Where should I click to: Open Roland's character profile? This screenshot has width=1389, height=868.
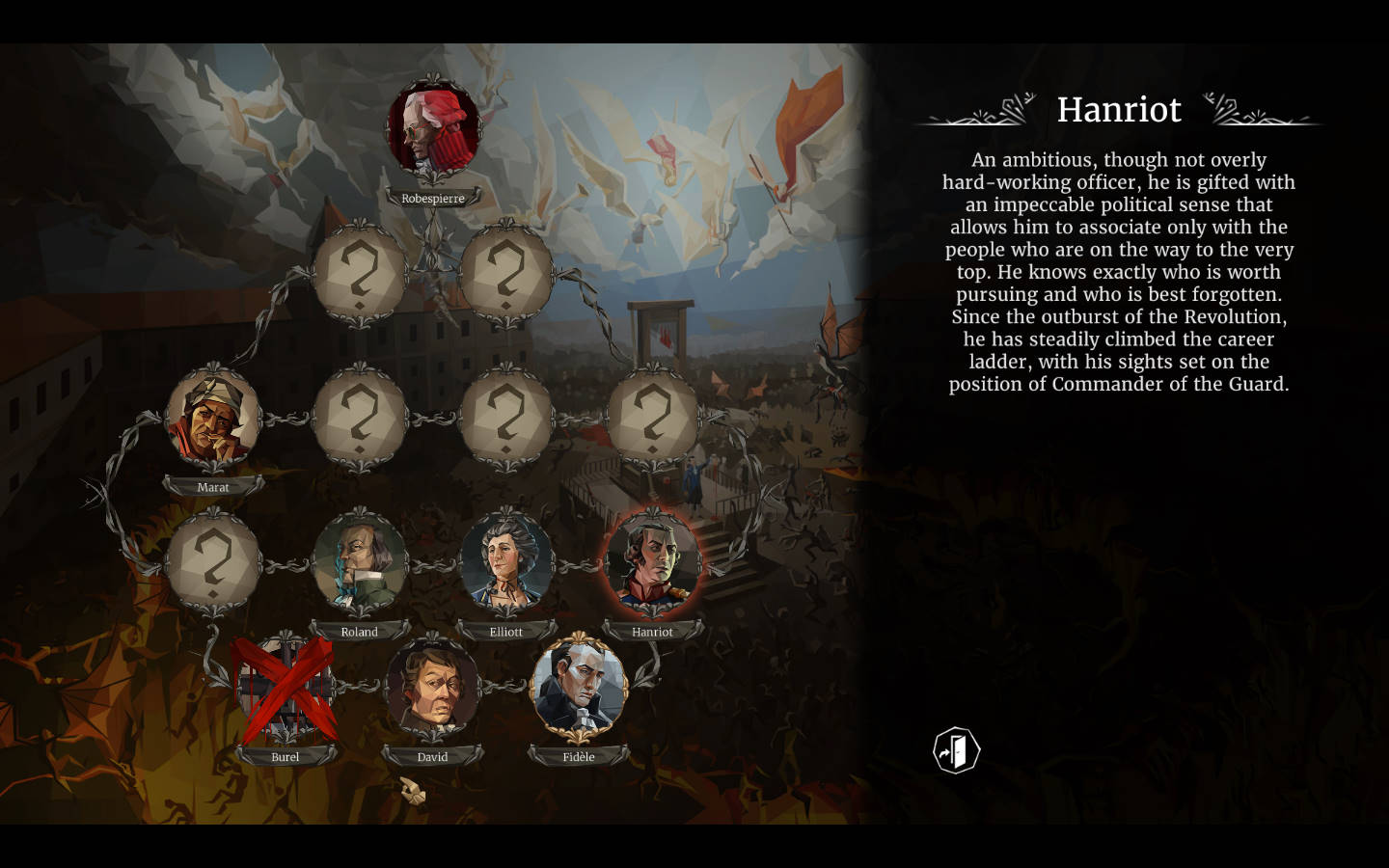click(x=360, y=565)
